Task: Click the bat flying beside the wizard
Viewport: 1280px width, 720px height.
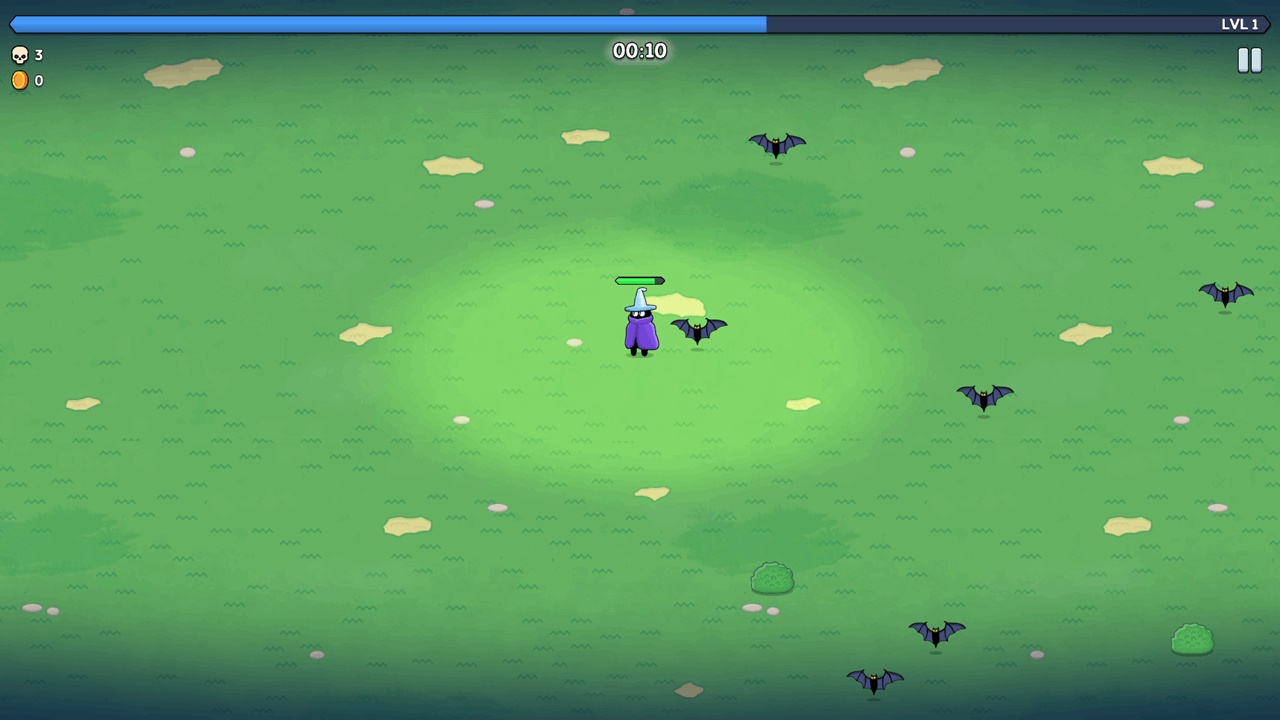Action: 698,330
